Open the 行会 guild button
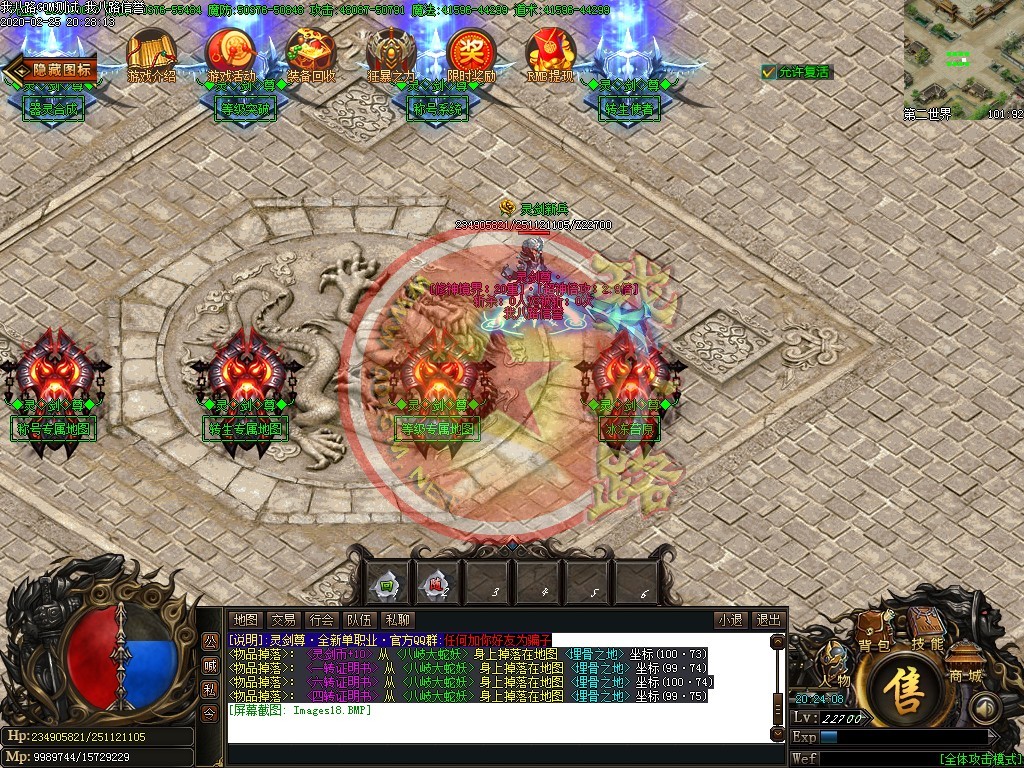Image resolution: width=1024 pixels, height=768 pixels. pyautogui.click(x=321, y=620)
